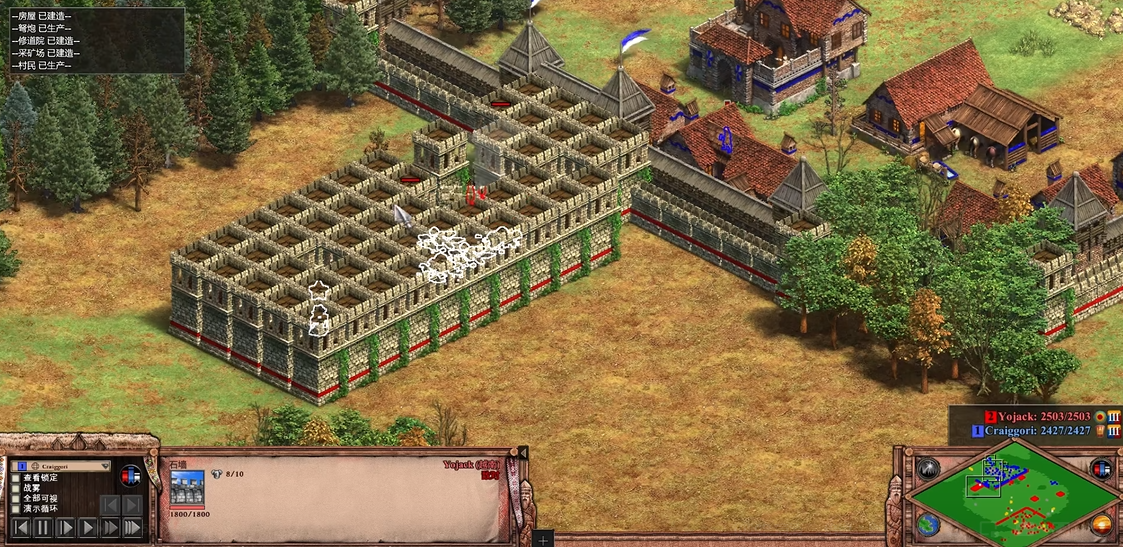Click the sunset button beside the minimap
Viewport: 1123px width, 547px height.
1101,524
